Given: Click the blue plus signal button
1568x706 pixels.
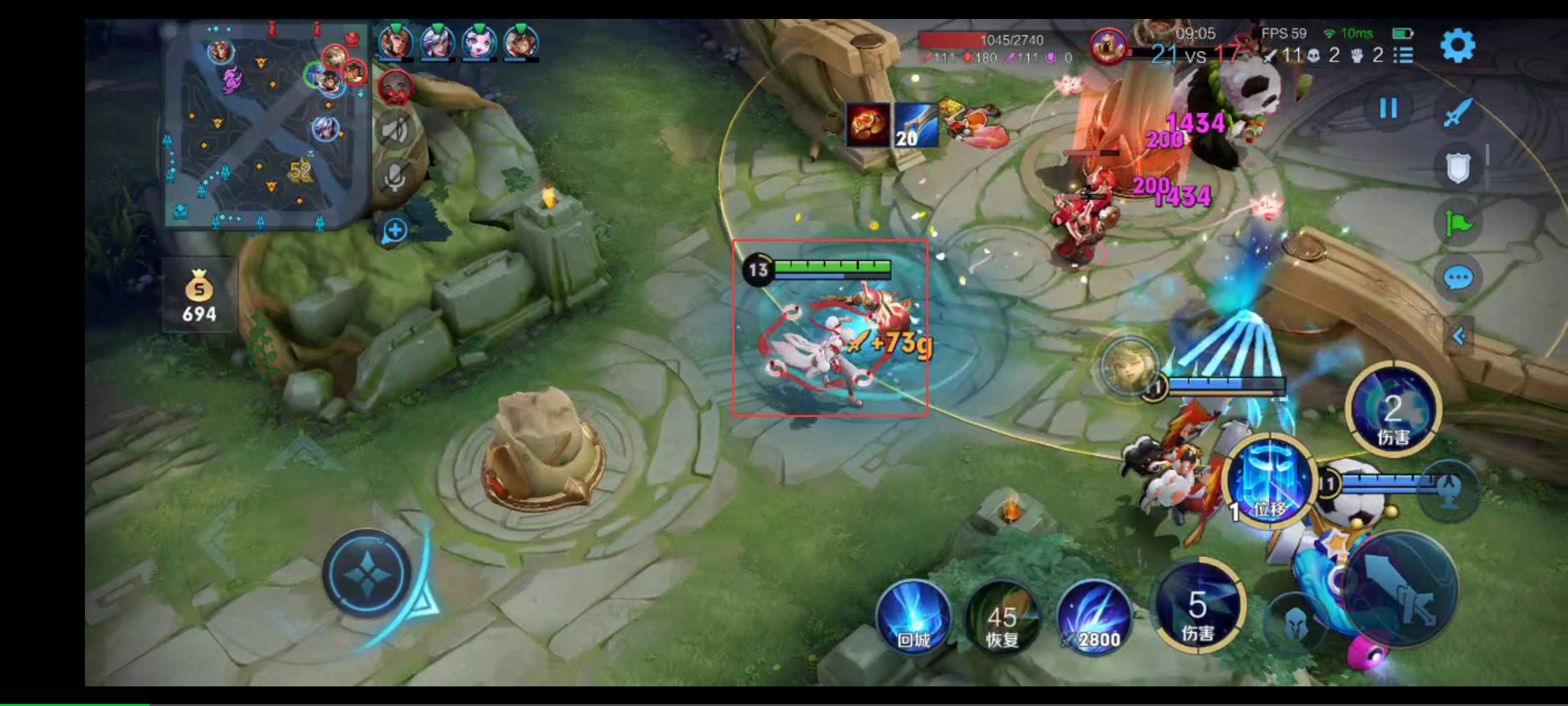Looking at the screenshot, I should coord(395,231).
